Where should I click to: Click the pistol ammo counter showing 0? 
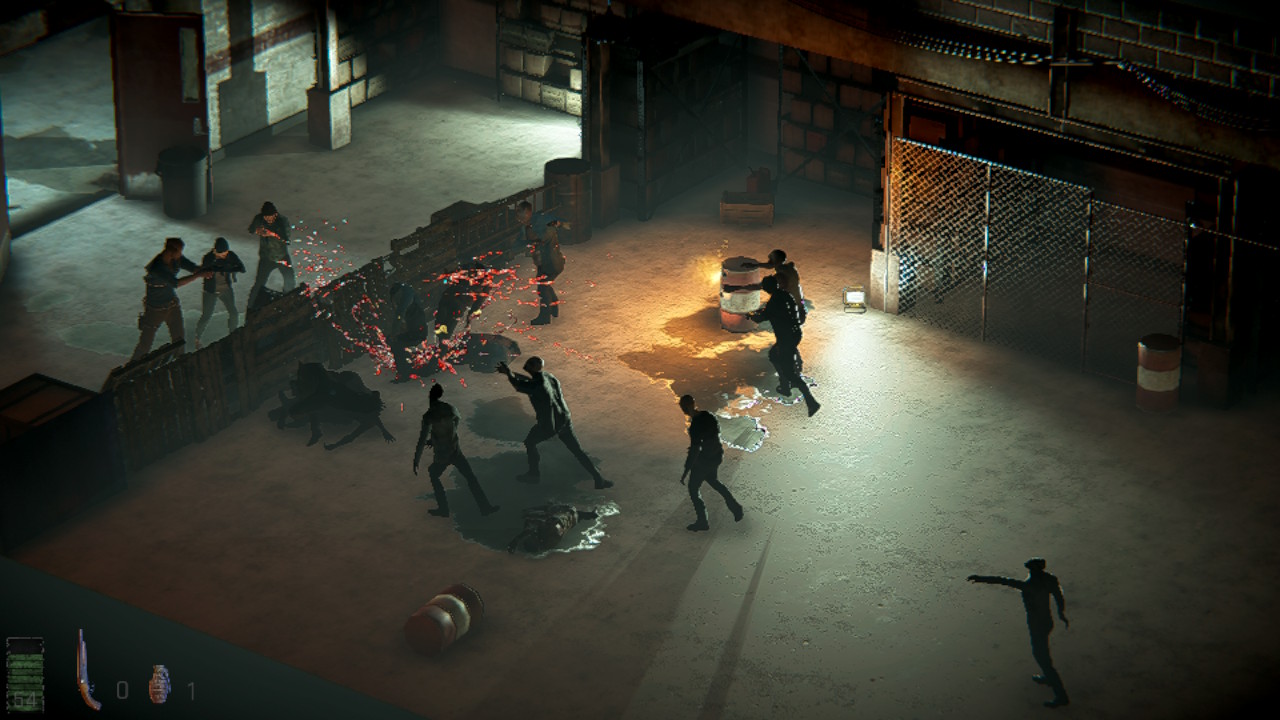[120, 687]
